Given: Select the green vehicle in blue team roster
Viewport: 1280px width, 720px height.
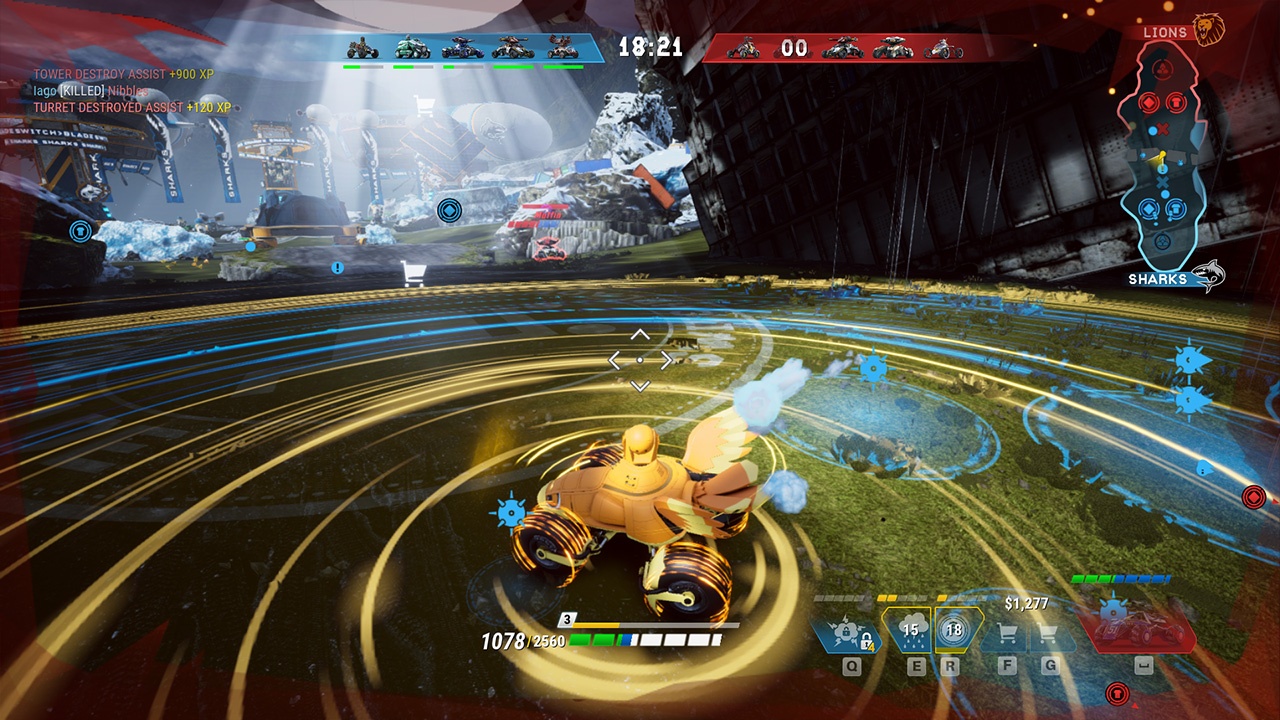Looking at the screenshot, I should [412, 47].
